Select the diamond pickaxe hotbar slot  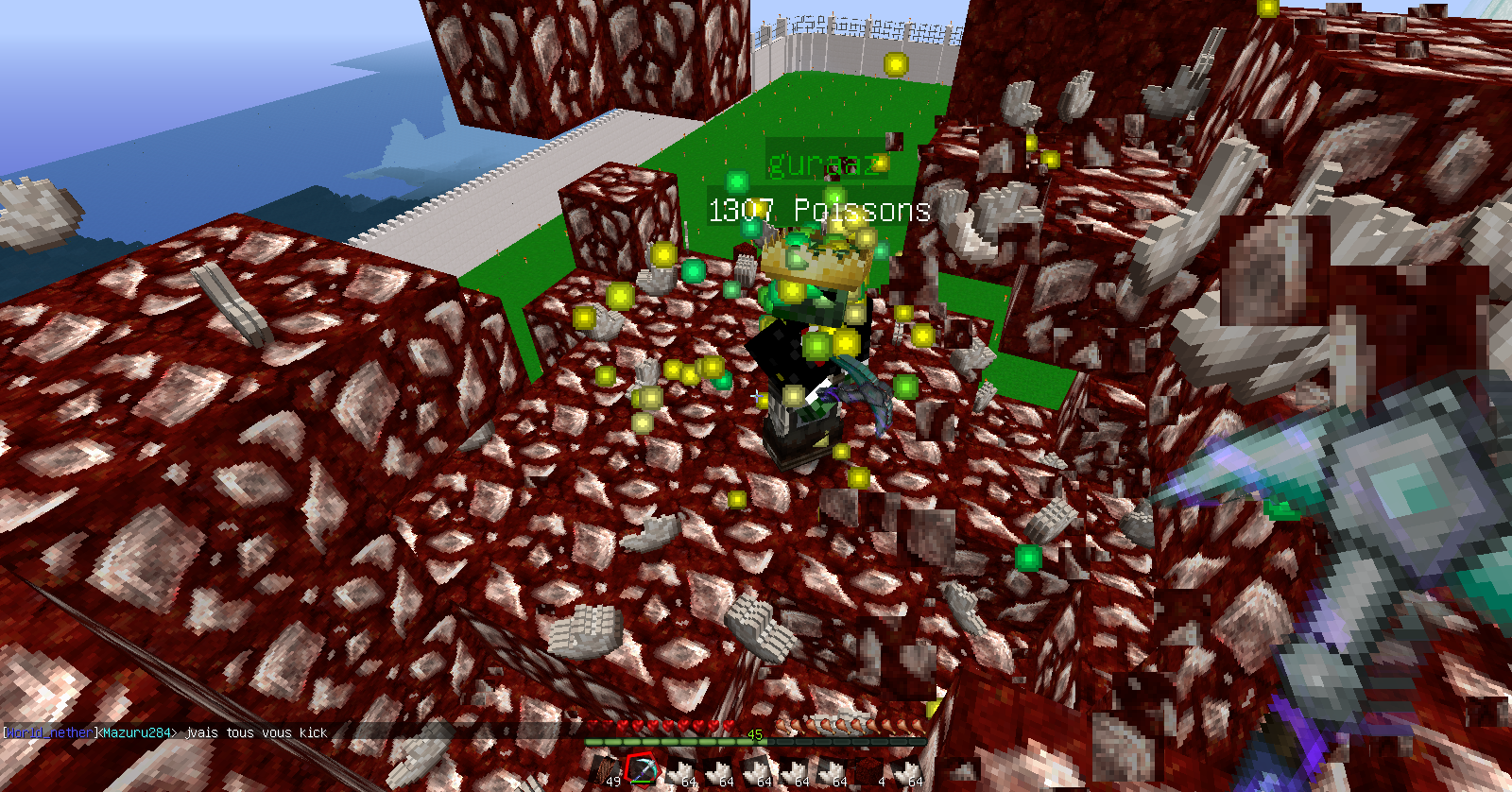click(x=642, y=770)
